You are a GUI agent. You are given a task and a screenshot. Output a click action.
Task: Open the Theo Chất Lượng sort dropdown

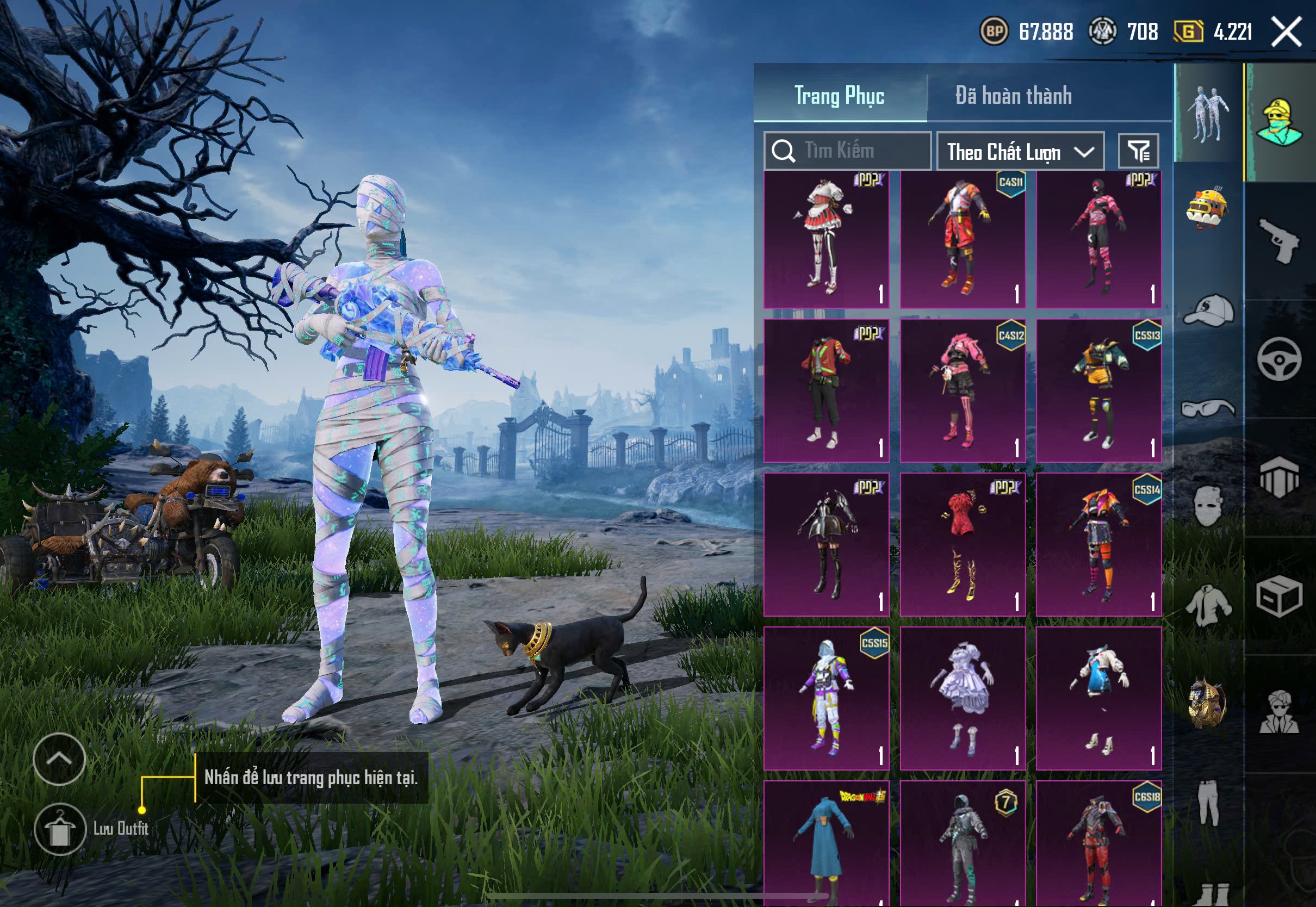[x=1020, y=152]
